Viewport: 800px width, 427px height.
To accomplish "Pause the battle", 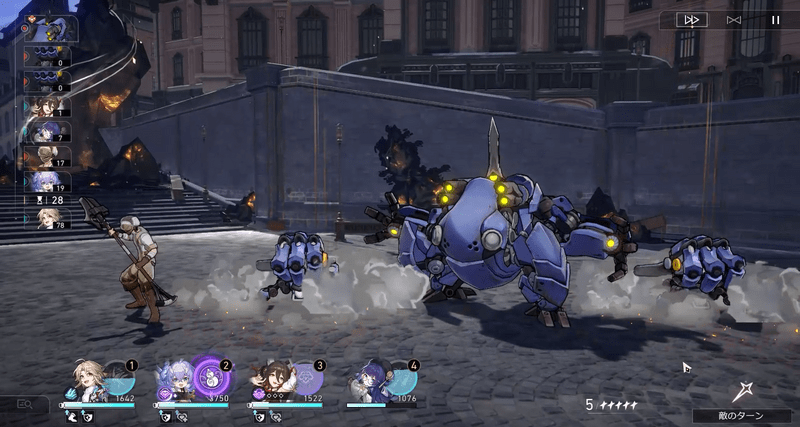I will pyautogui.click(x=775, y=19).
